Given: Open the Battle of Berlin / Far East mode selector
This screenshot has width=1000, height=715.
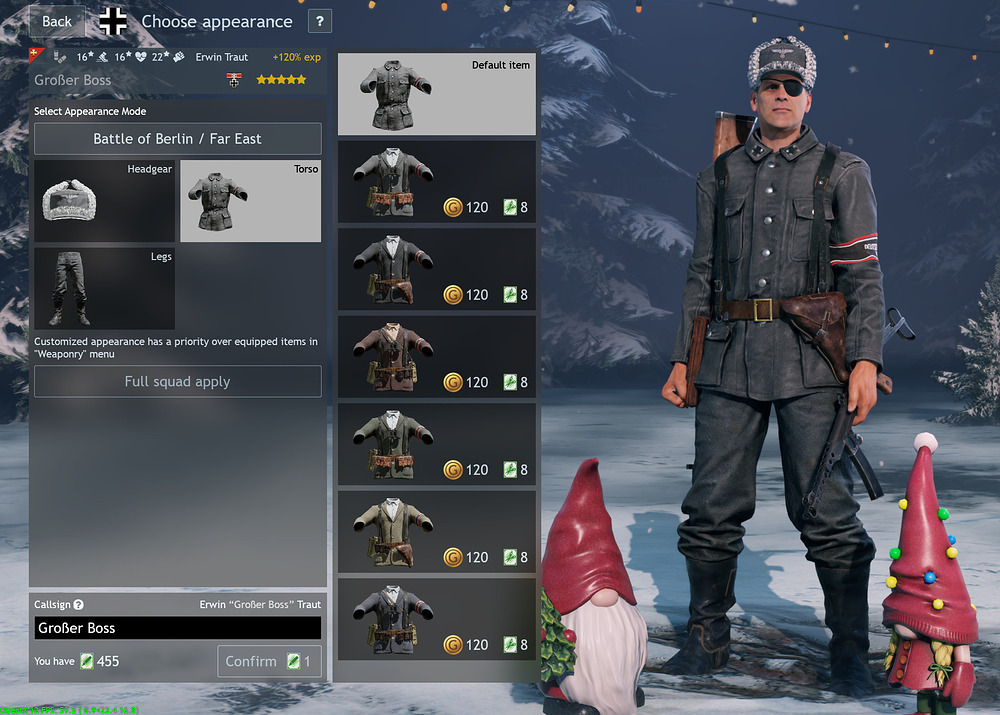Looking at the screenshot, I should coord(178,139).
